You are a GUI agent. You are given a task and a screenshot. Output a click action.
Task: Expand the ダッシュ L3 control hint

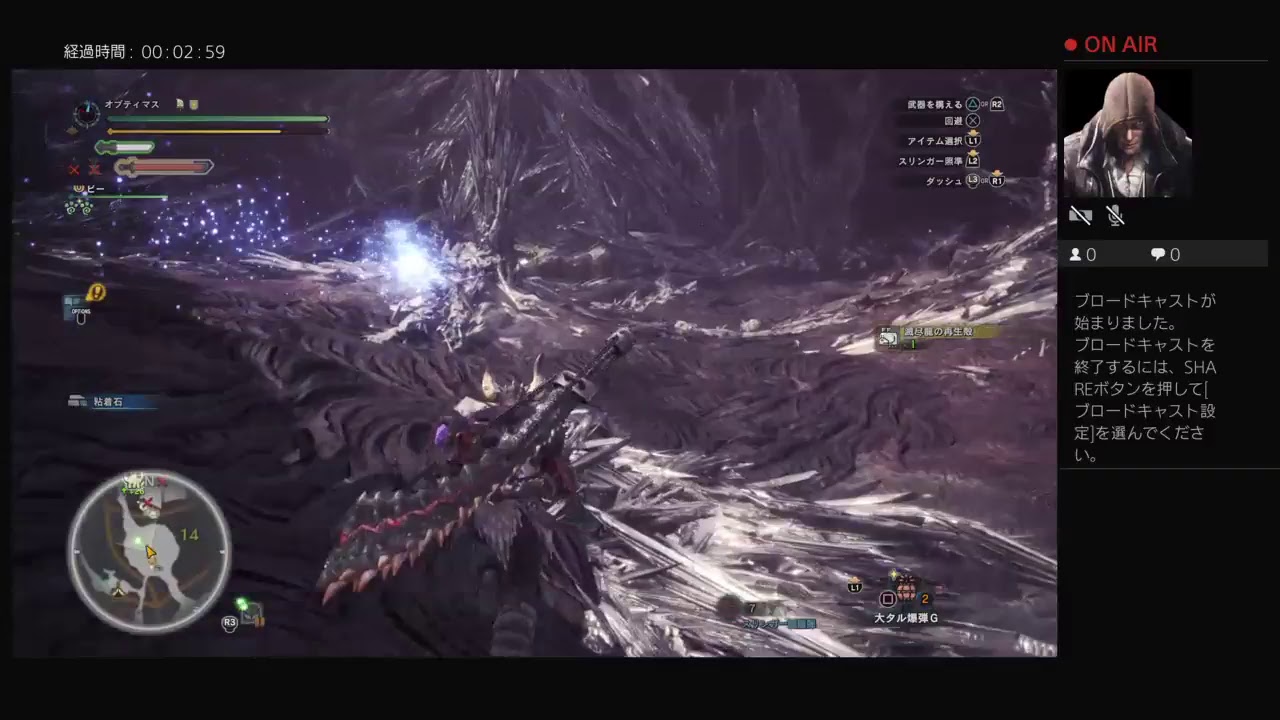pos(945,181)
